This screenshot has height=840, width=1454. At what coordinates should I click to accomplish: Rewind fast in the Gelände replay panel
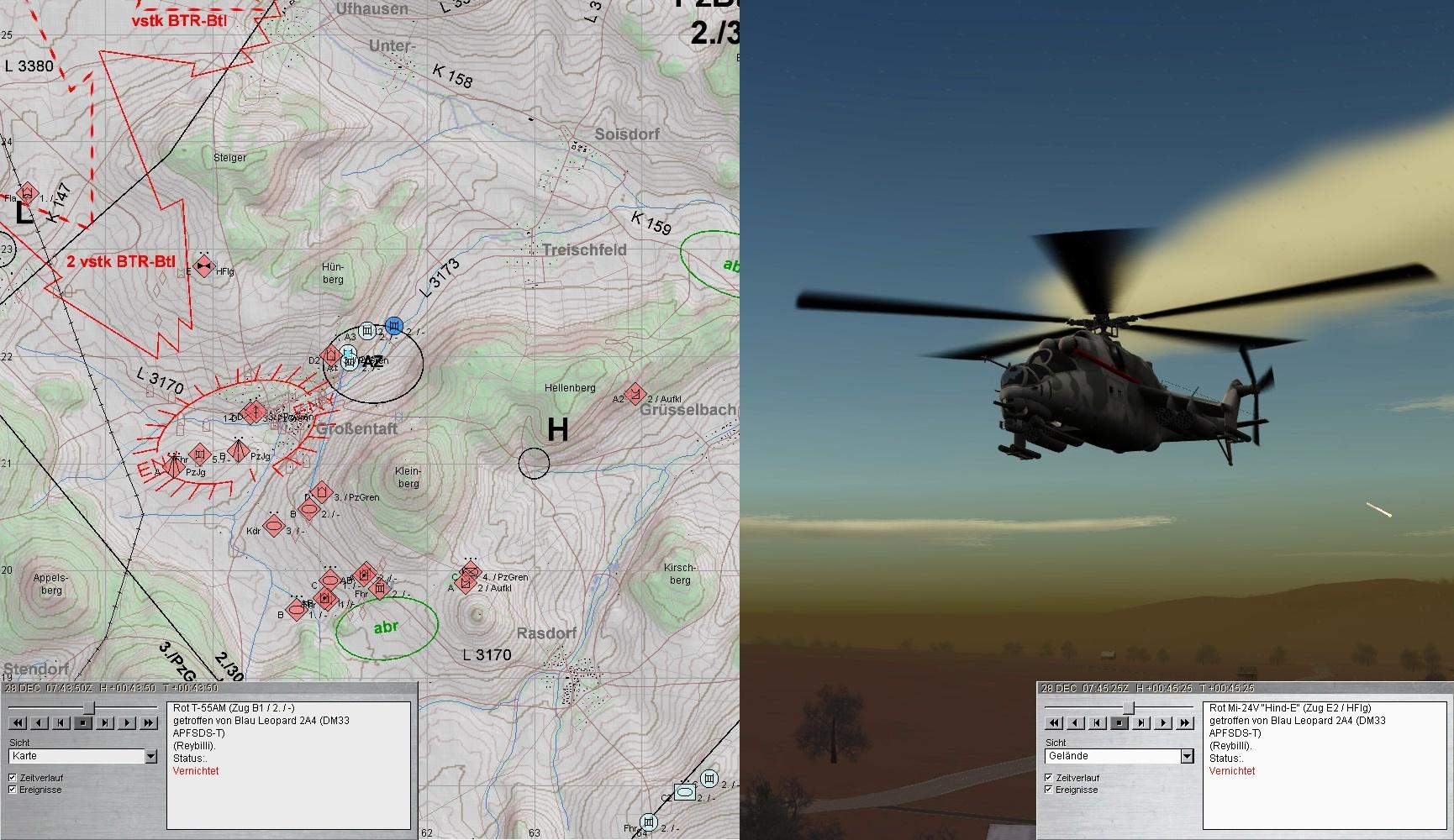[1054, 722]
